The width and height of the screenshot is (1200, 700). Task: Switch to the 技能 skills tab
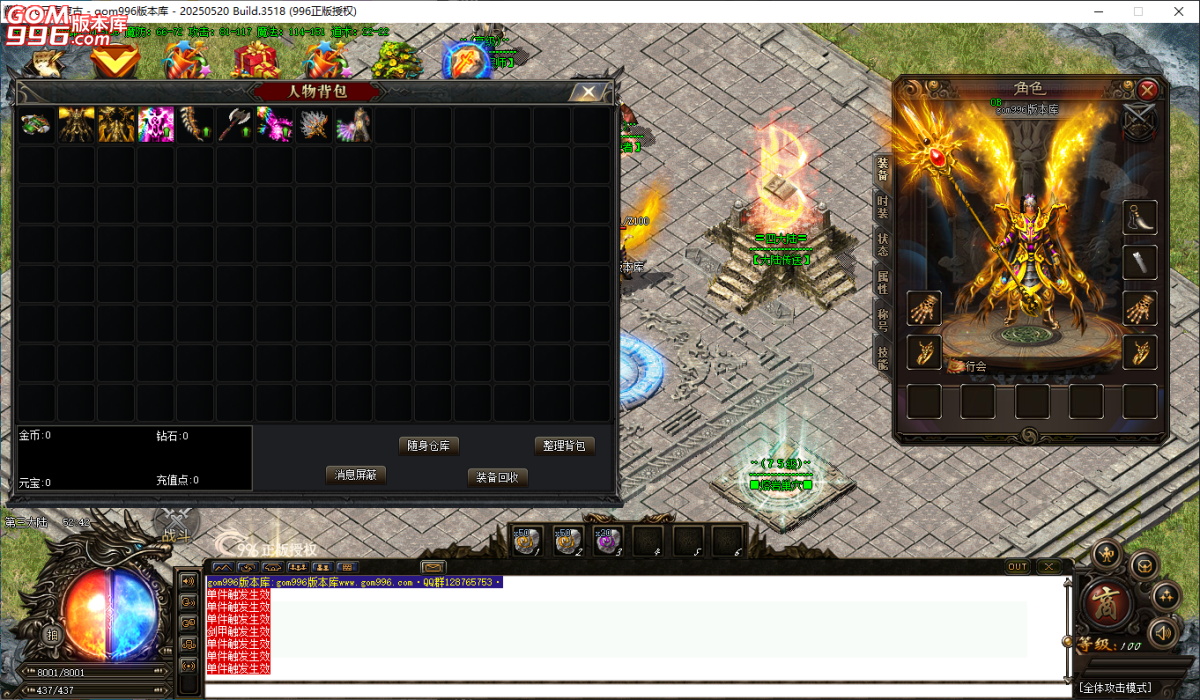[882, 357]
